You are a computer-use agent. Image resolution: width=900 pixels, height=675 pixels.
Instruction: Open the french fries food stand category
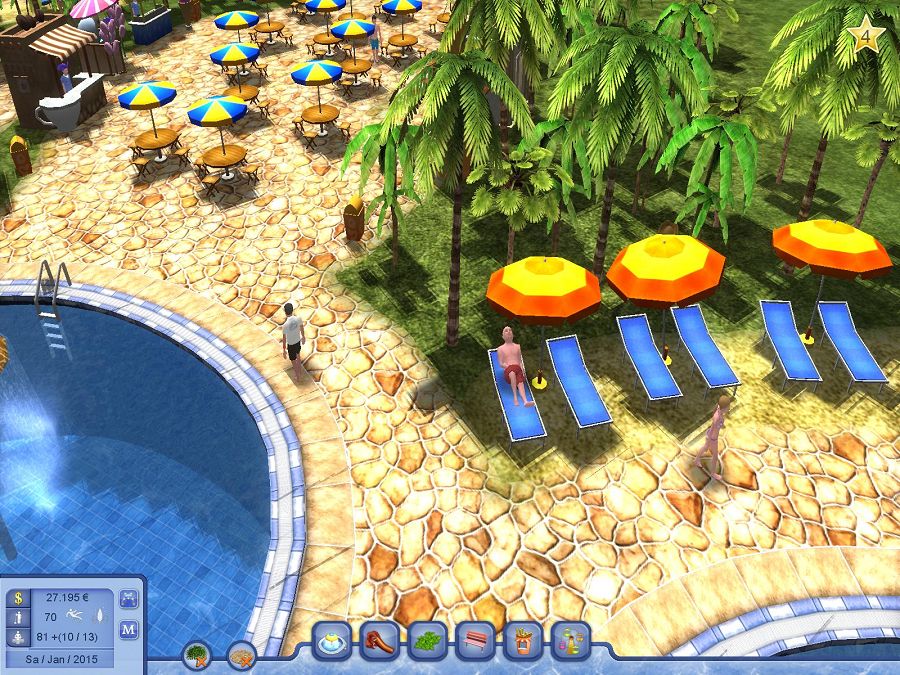(523, 641)
